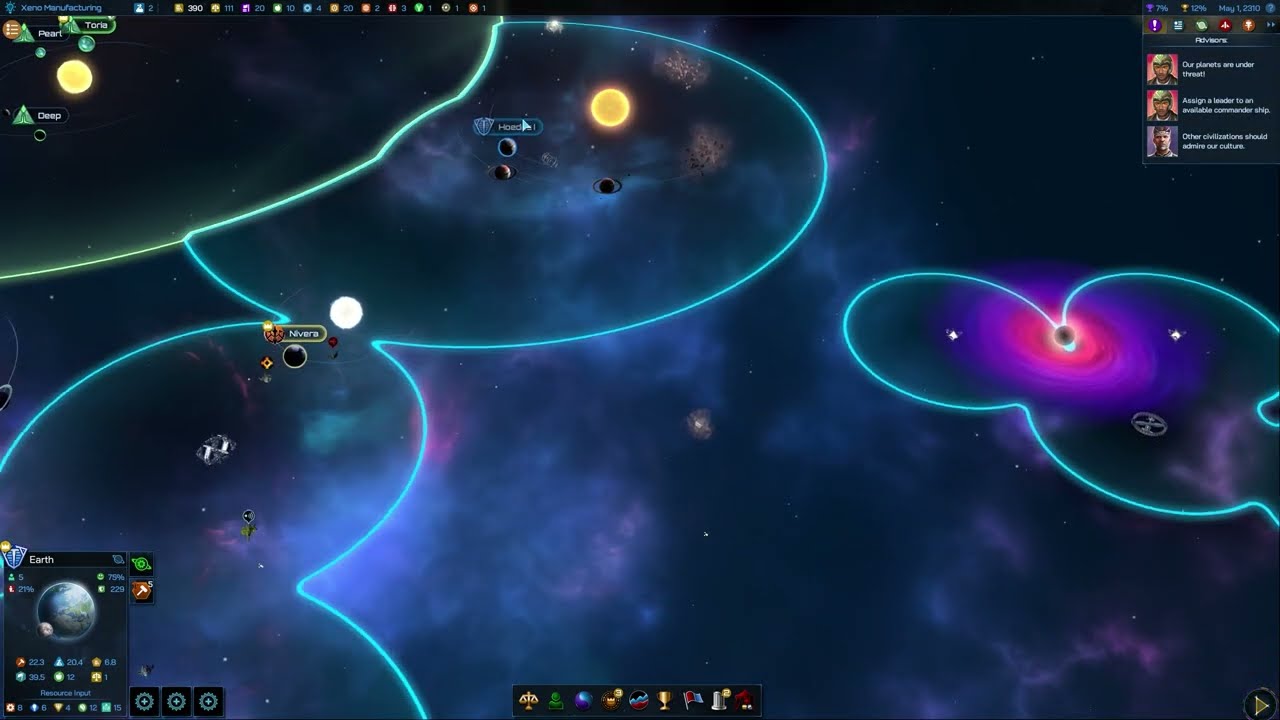Viewport: 1280px width, 720px height.
Task: Click the red icon ending the bottom bar
Action: (x=745, y=700)
